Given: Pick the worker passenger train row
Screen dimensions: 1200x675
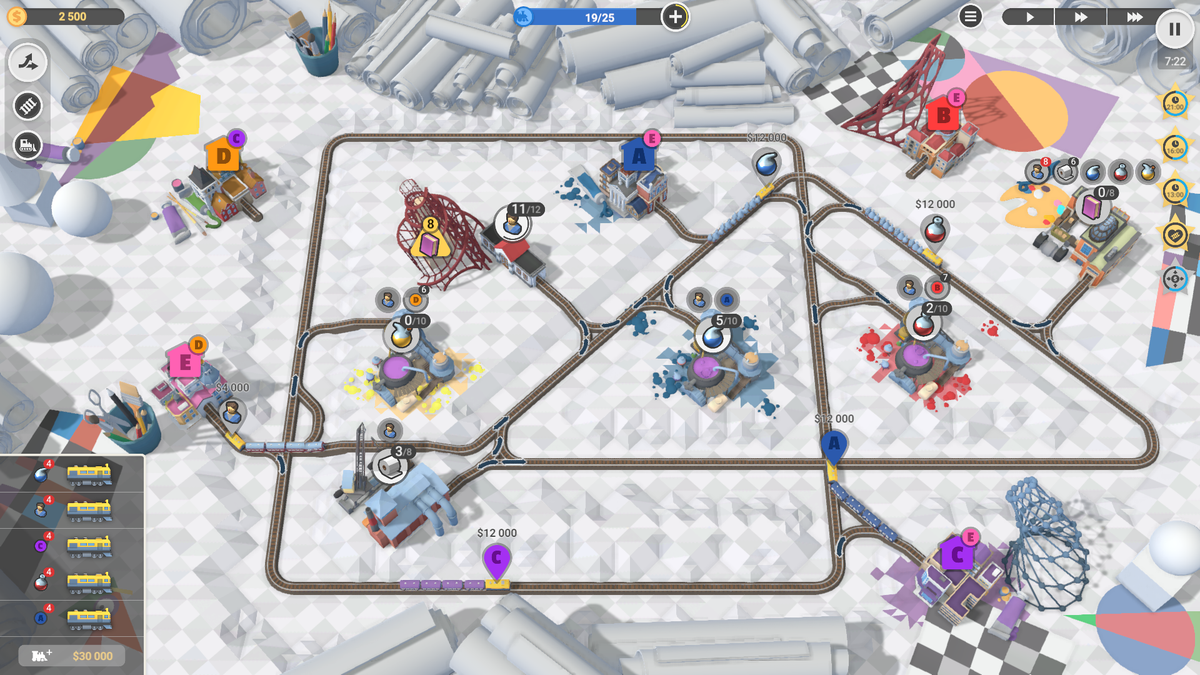Looking at the screenshot, I should (x=72, y=510).
